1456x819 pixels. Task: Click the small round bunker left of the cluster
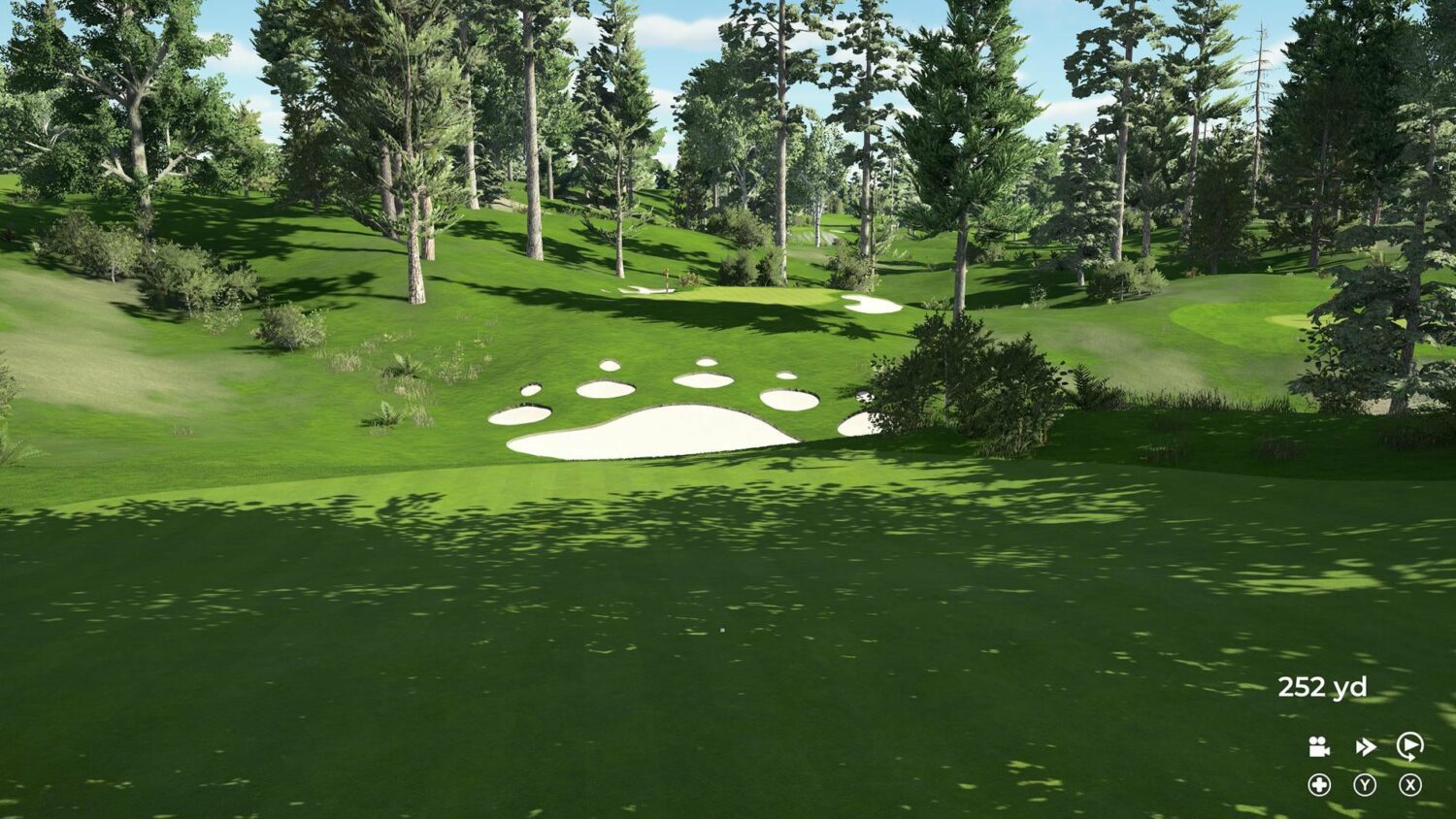coord(530,392)
